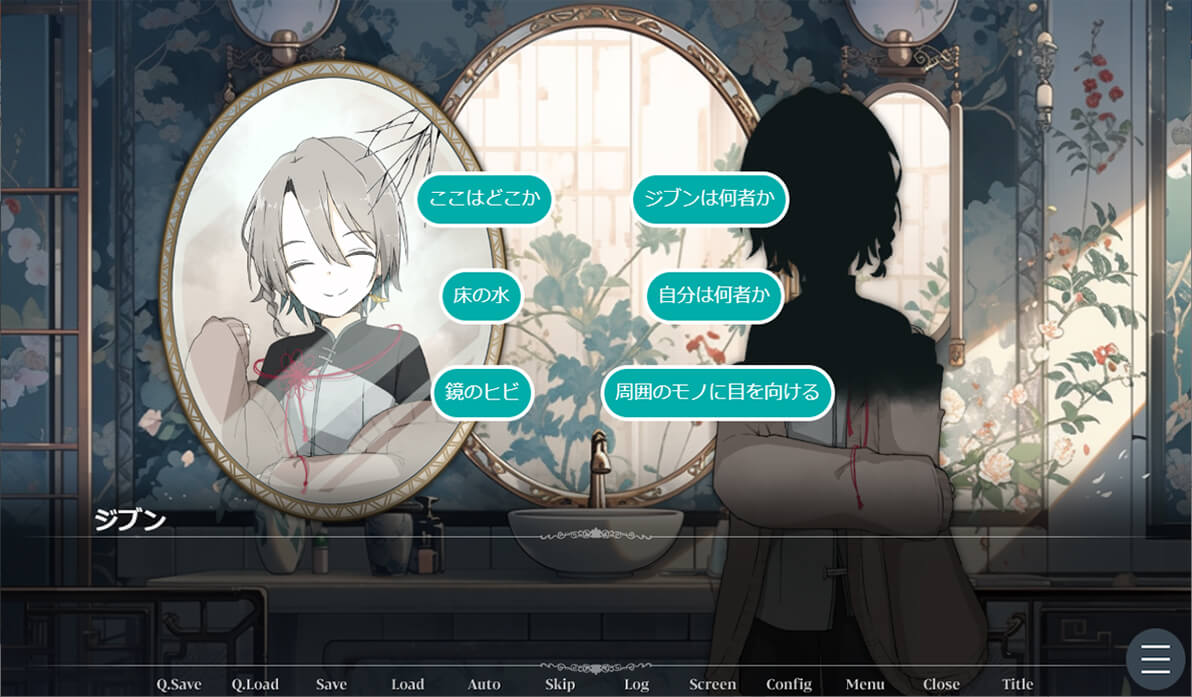This screenshot has width=1192, height=697.
Task: Choose 周囲のモノに目を向ける option
Action: pos(718,392)
